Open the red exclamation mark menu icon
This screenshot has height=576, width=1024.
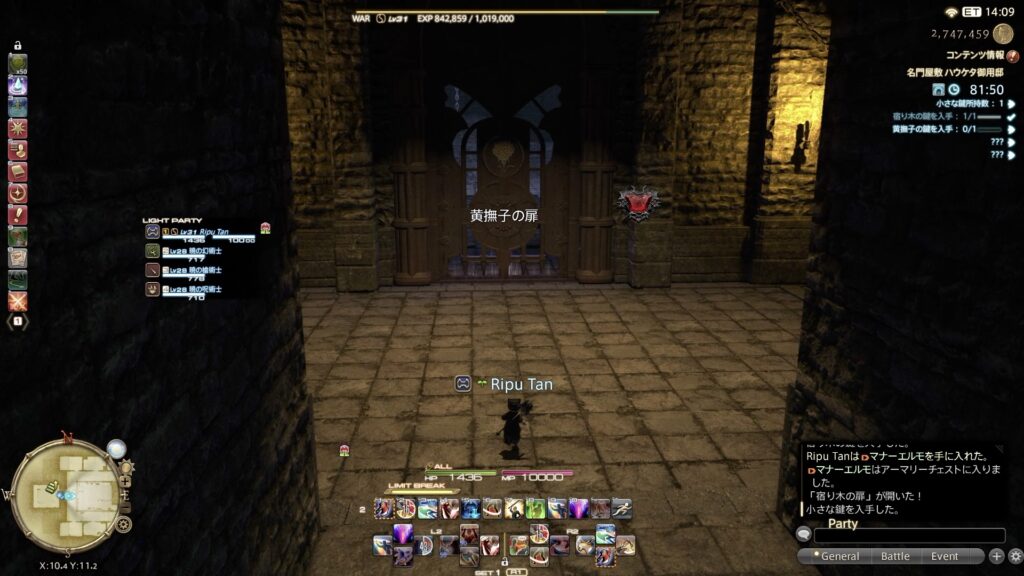(x=18, y=215)
